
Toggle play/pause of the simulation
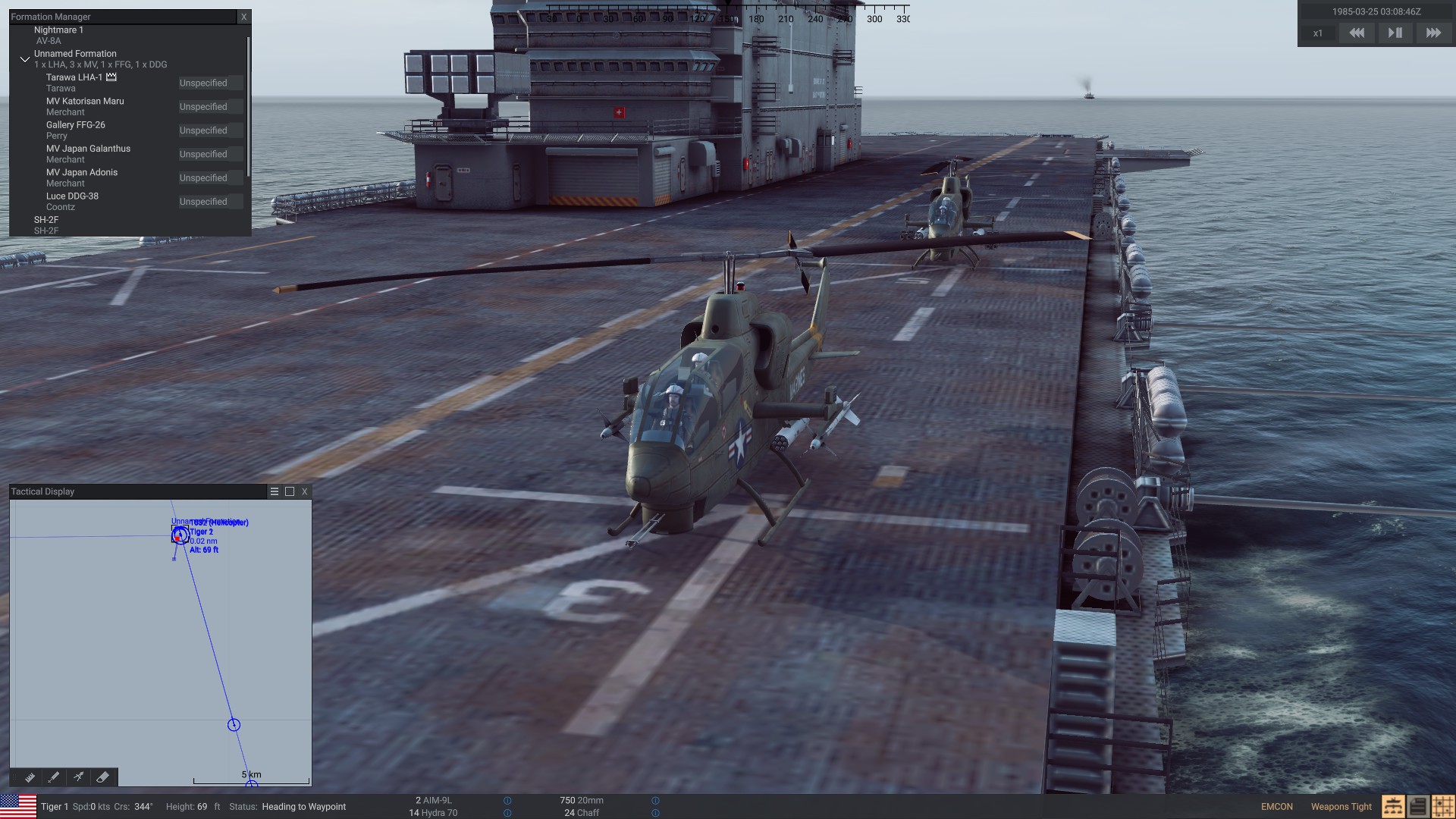(1395, 33)
